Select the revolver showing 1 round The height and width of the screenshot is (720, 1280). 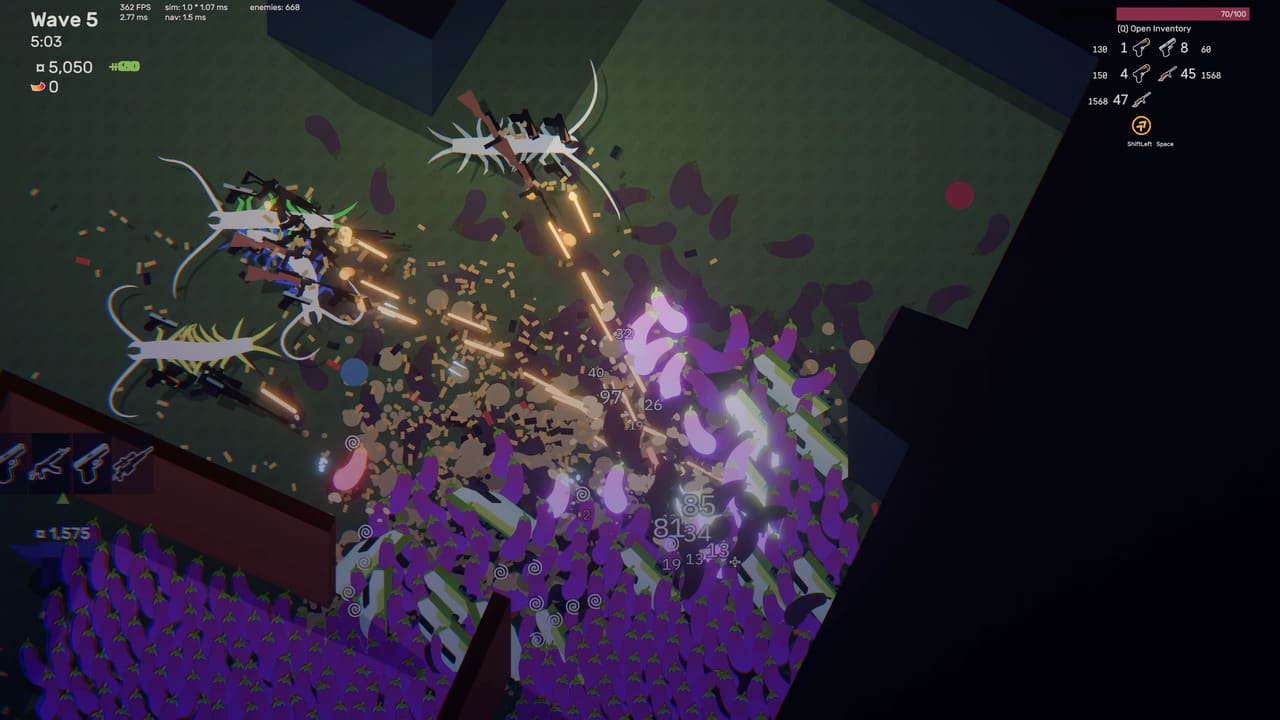(x=1141, y=48)
